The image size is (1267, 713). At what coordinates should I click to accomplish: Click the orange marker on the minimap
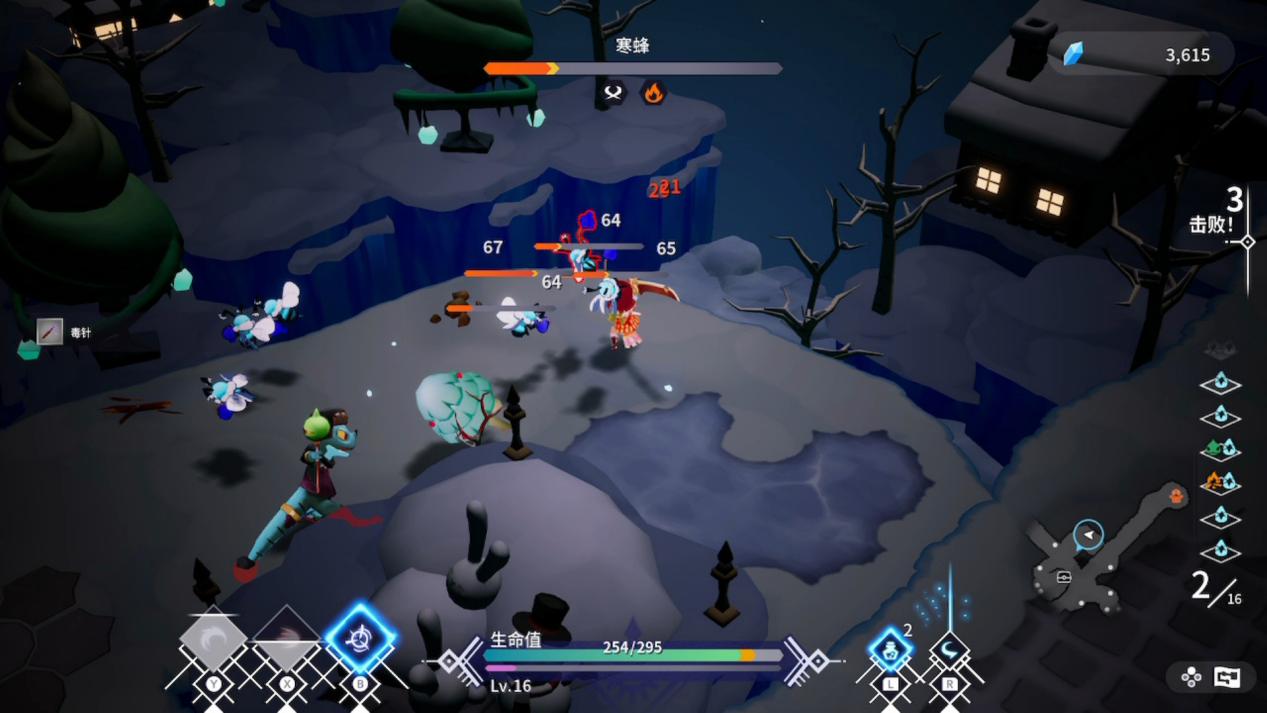[1177, 495]
